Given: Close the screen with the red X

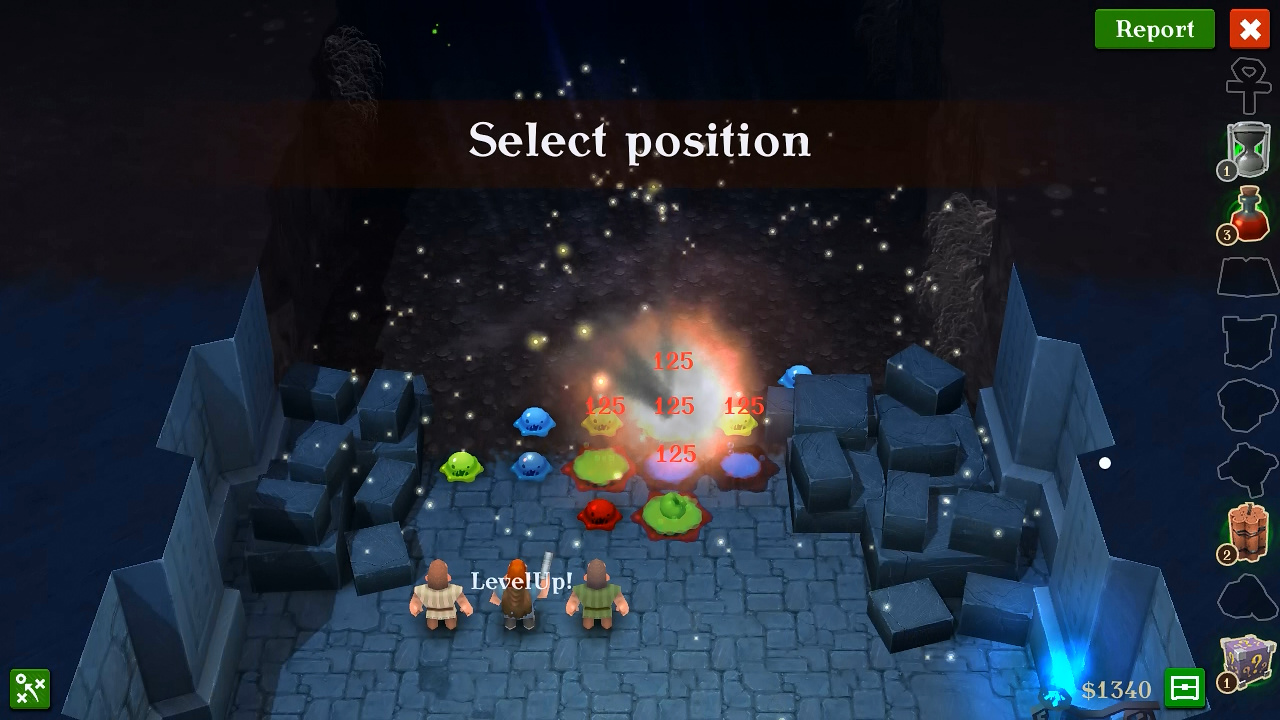Looking at the screenshot, I should pyautogui.click(x=1249, y=29).
